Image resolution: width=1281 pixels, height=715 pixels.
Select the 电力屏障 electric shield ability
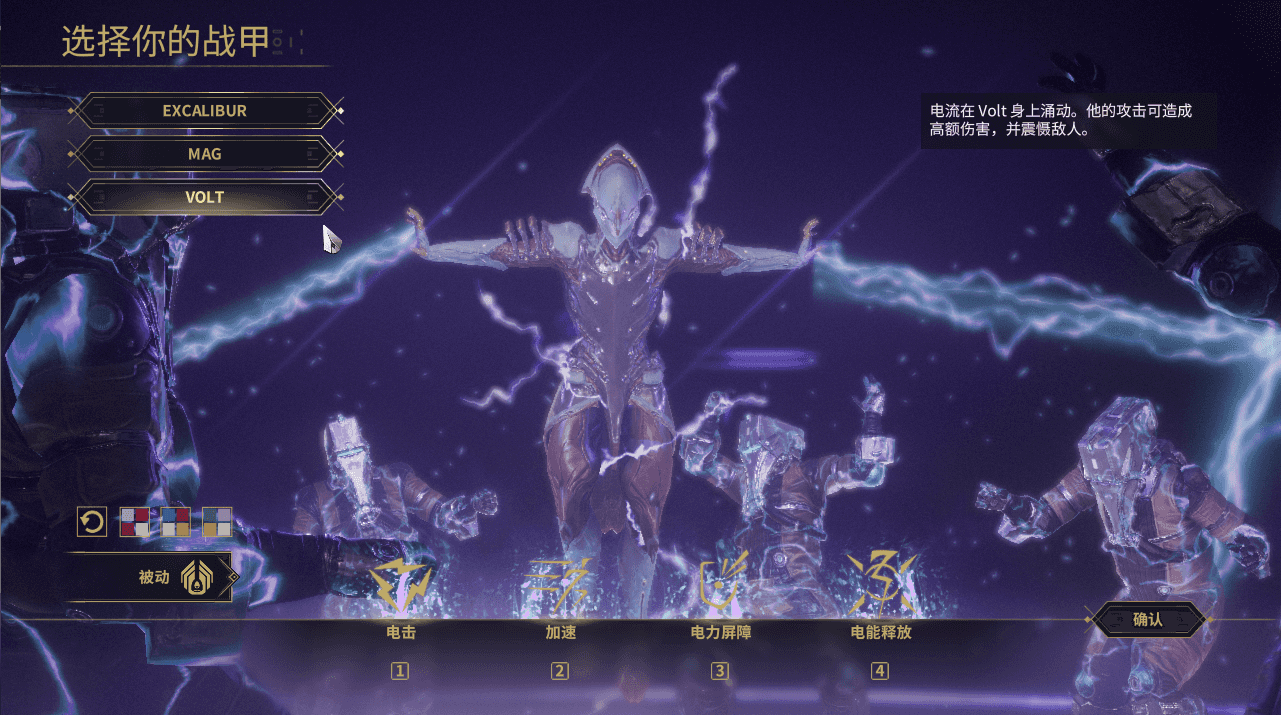pos(720,585)
